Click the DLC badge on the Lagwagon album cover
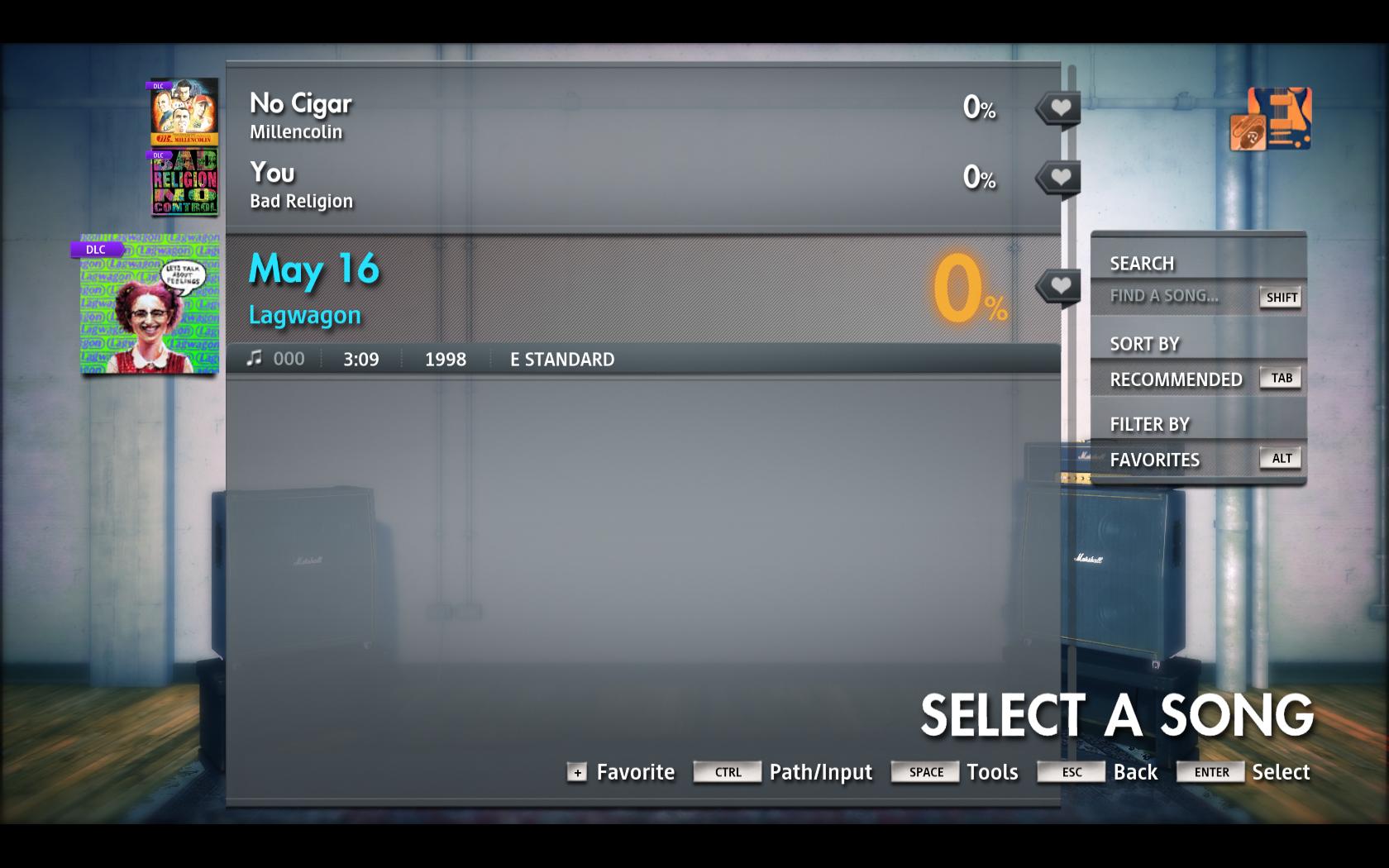The width and height of the screenshot is (1389, 868). [x=94, y=247]
